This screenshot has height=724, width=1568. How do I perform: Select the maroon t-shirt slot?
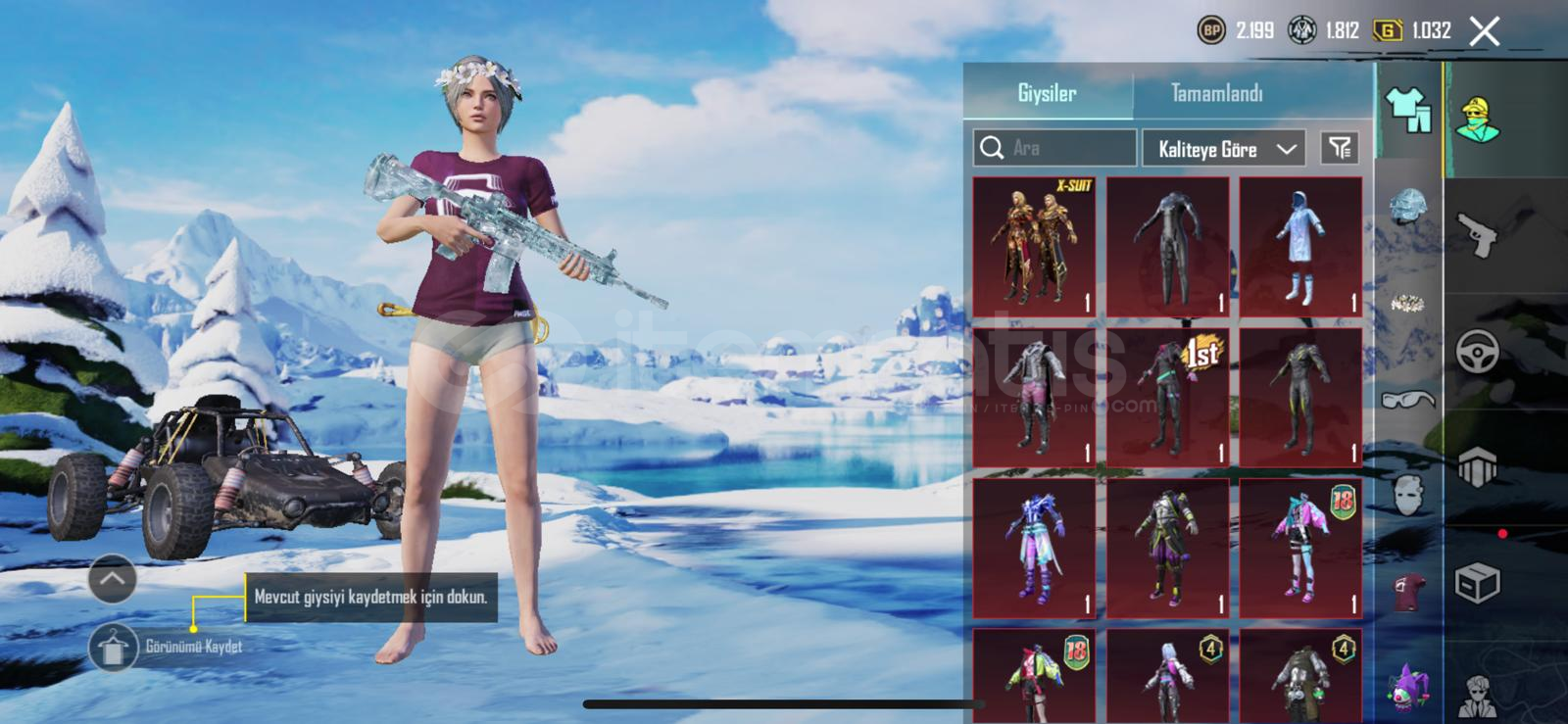pos(1408,592)
